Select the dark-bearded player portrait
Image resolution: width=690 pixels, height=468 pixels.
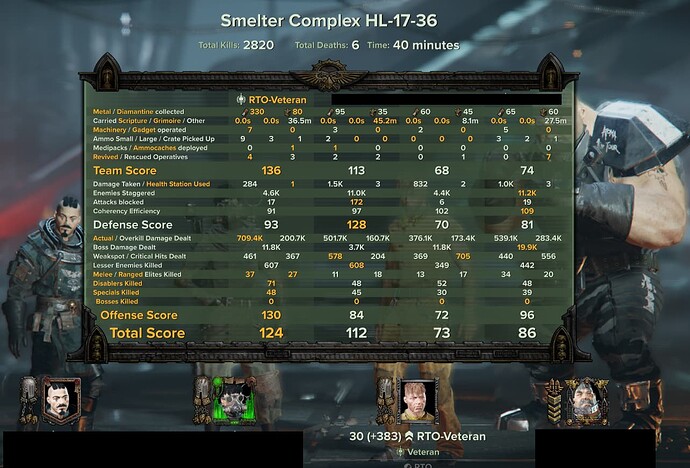(x=59, y=400)
